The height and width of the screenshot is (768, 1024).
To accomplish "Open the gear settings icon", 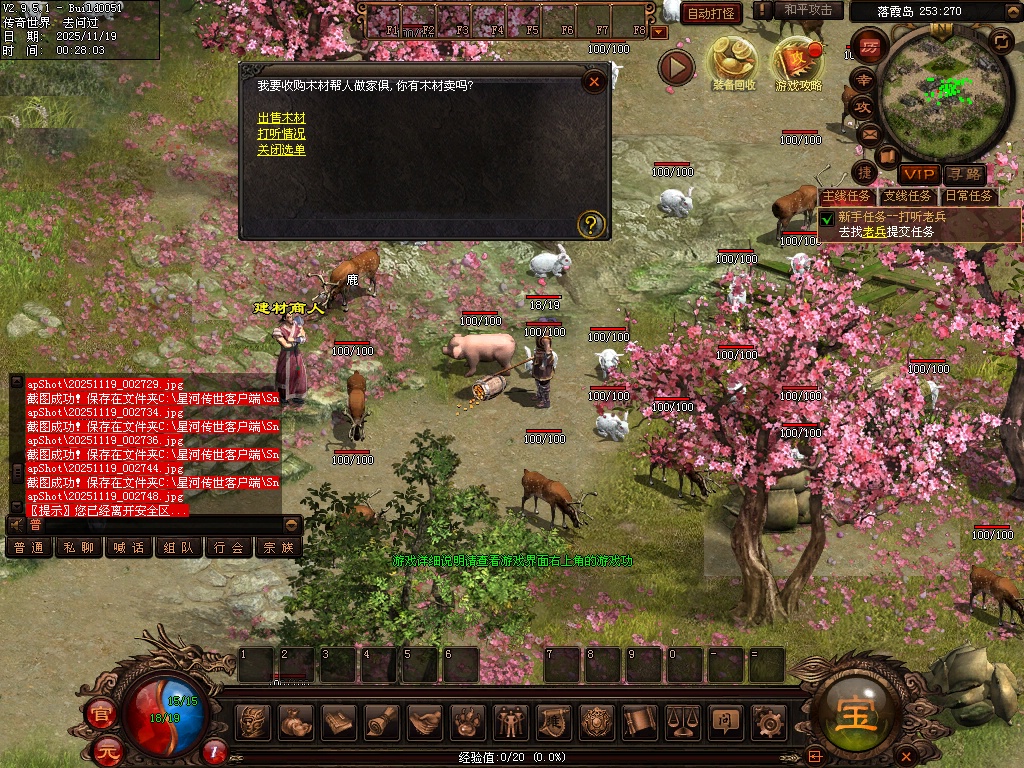I will [768, 720].
